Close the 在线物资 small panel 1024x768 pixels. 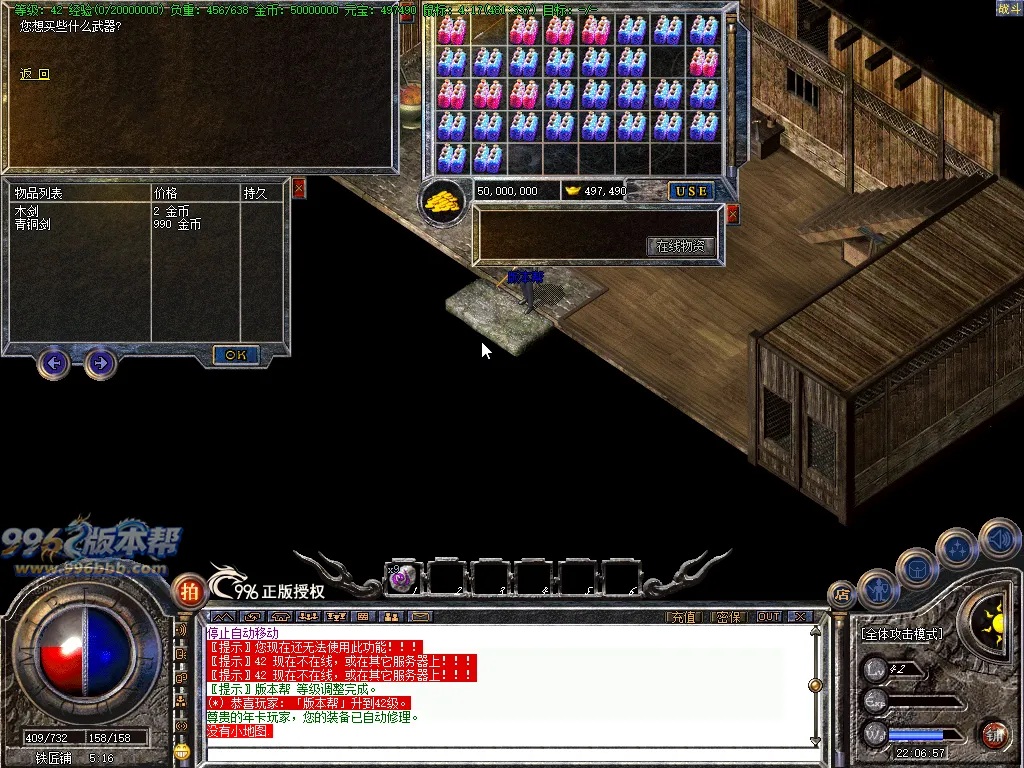pyautogui.click(x=732, y=214)
